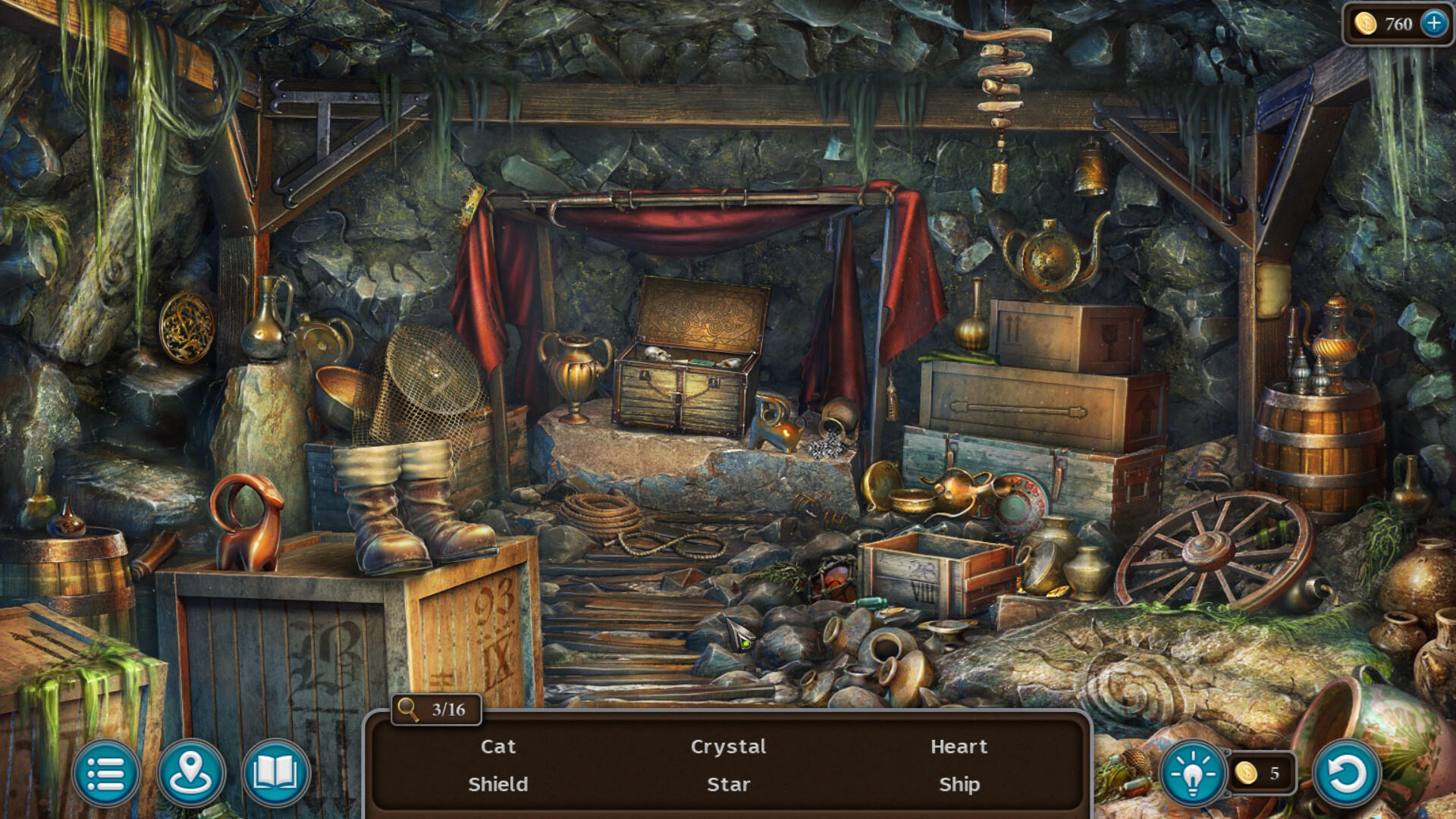Use the lightbulb hint button

(x=1193, y=773)
